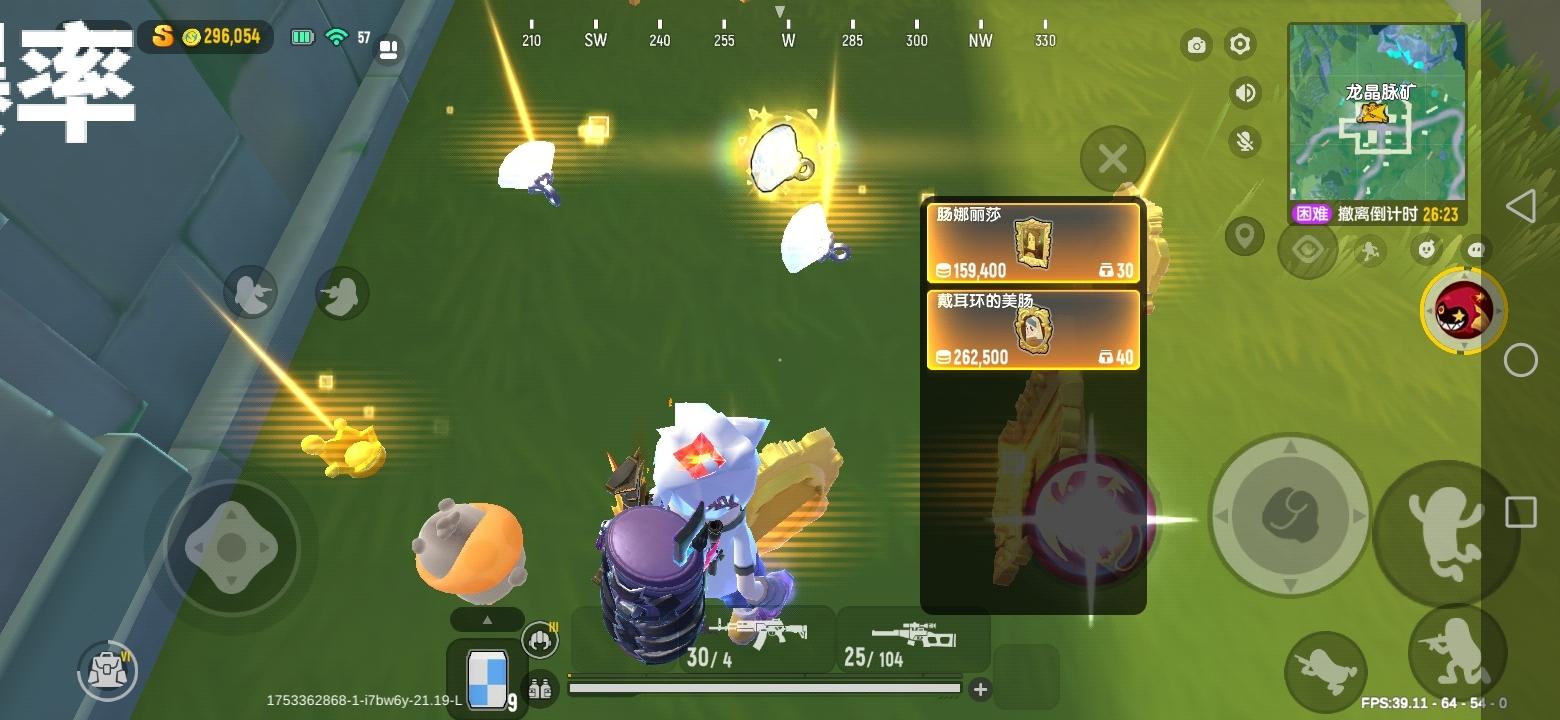Image resolution: width=1560 pixels, height=720 pixels.
Task: Open the backpack icon
Action: pos(107,672)
